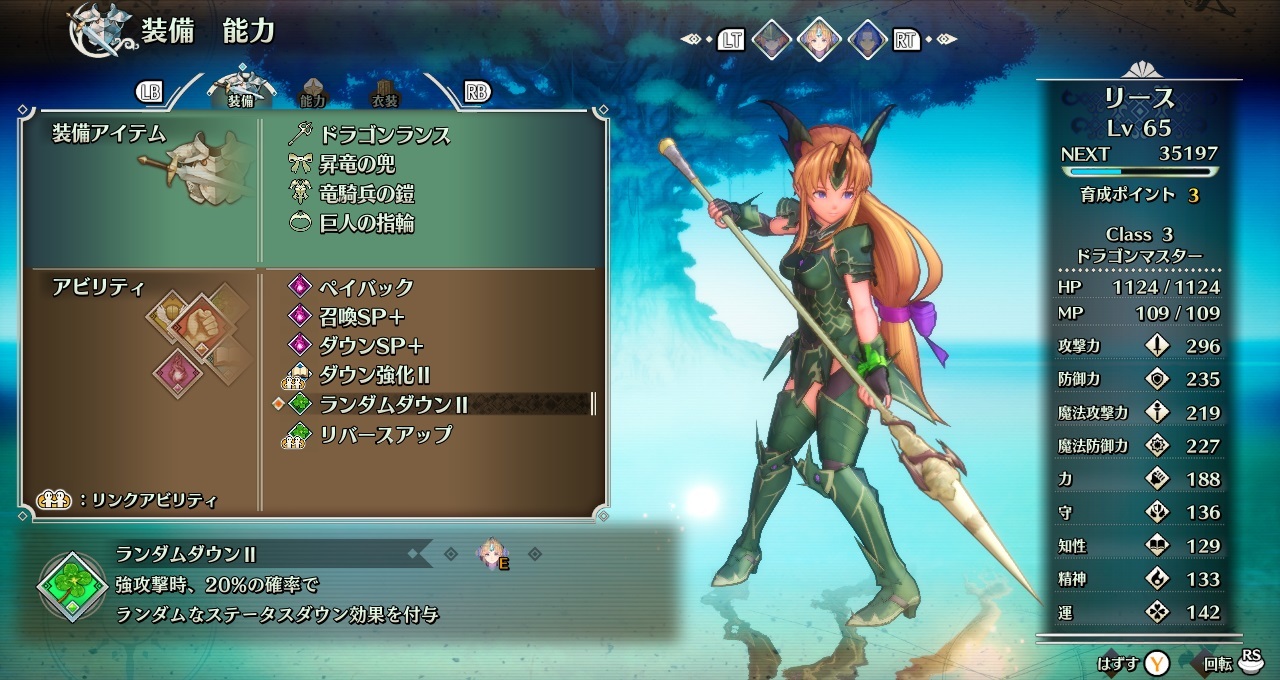Select the ペイバック ability

tap(366, 288)
